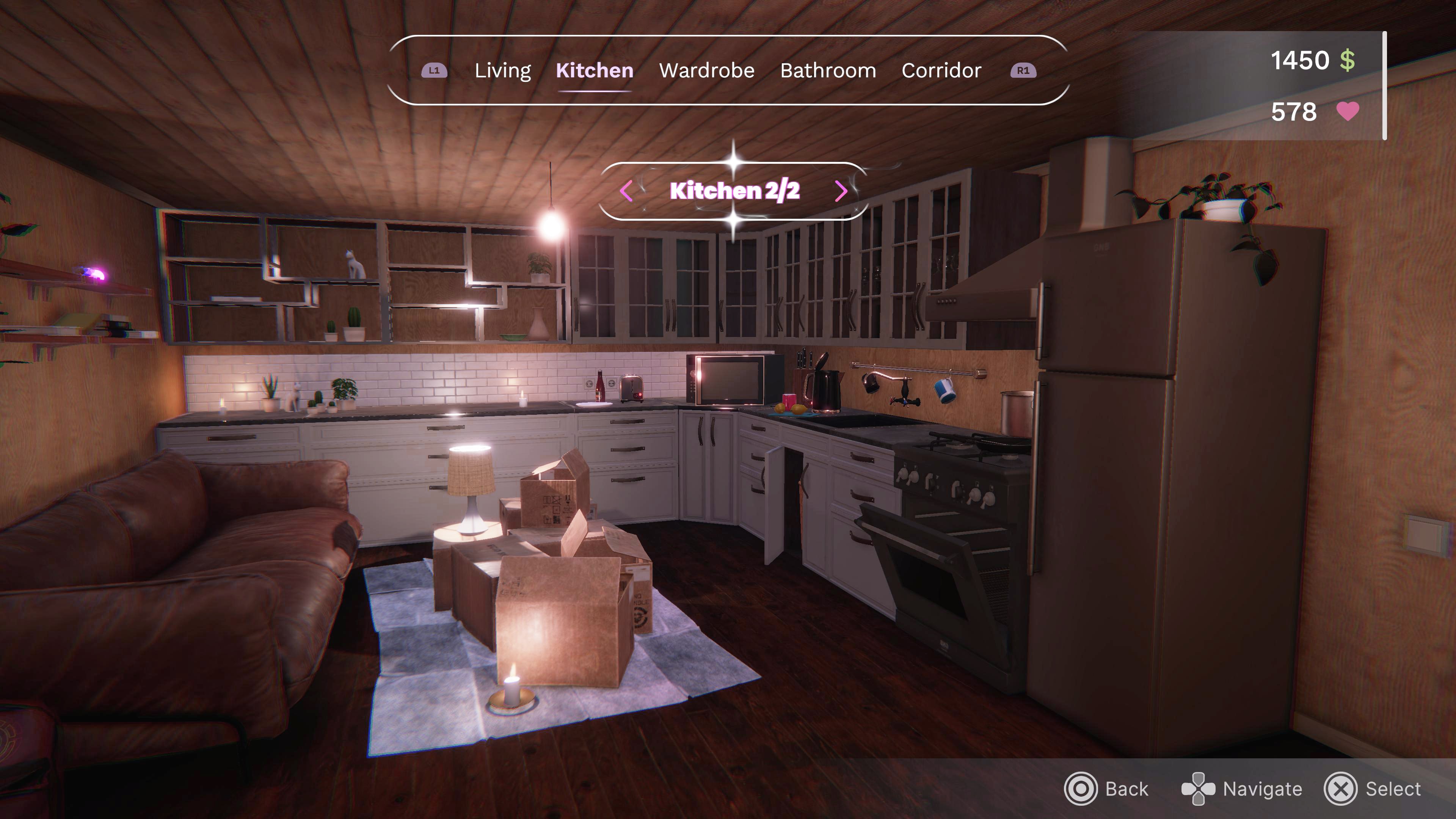Go to previous page with left arrow
Screen dimensions: 1456x819
coord(626,191)
